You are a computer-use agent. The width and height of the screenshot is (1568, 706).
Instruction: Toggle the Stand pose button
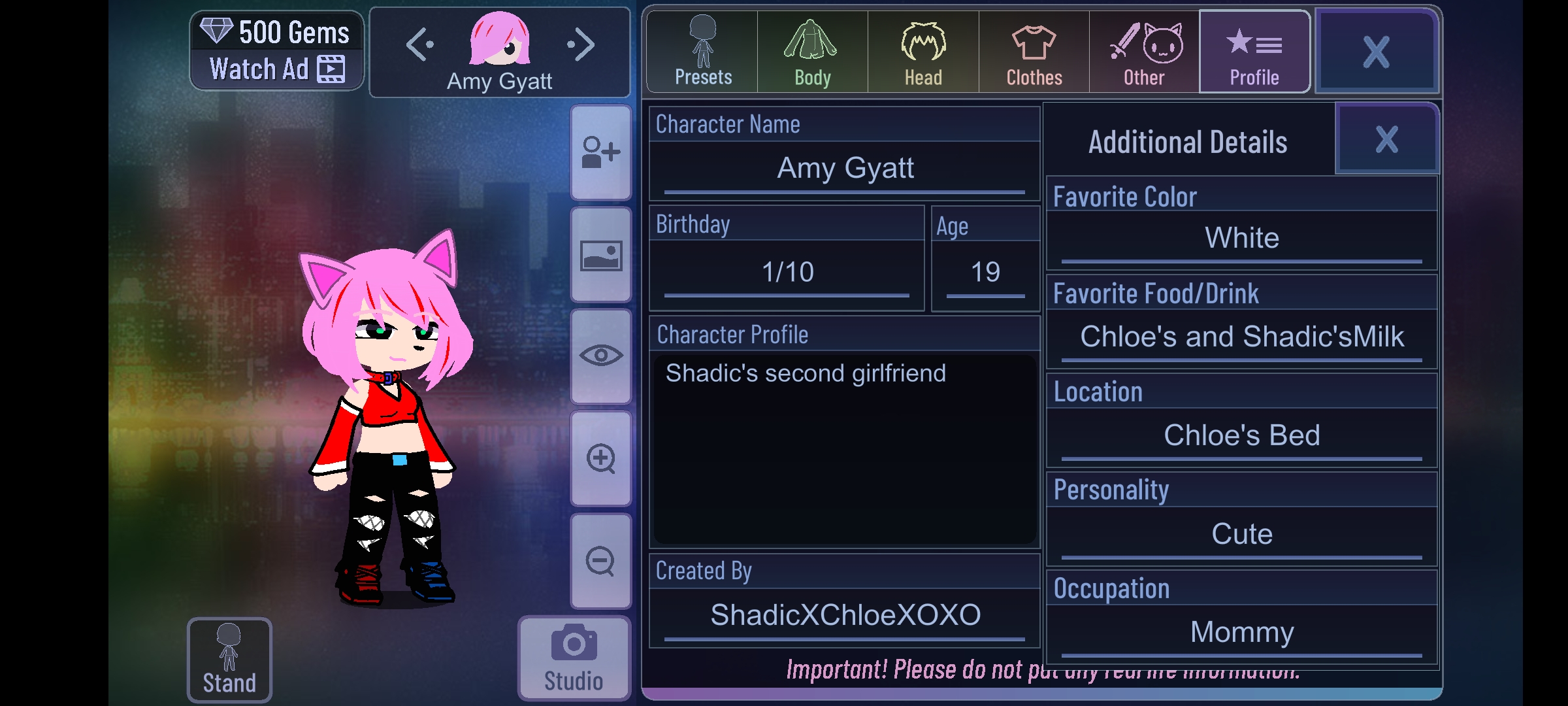coord(229,659)
